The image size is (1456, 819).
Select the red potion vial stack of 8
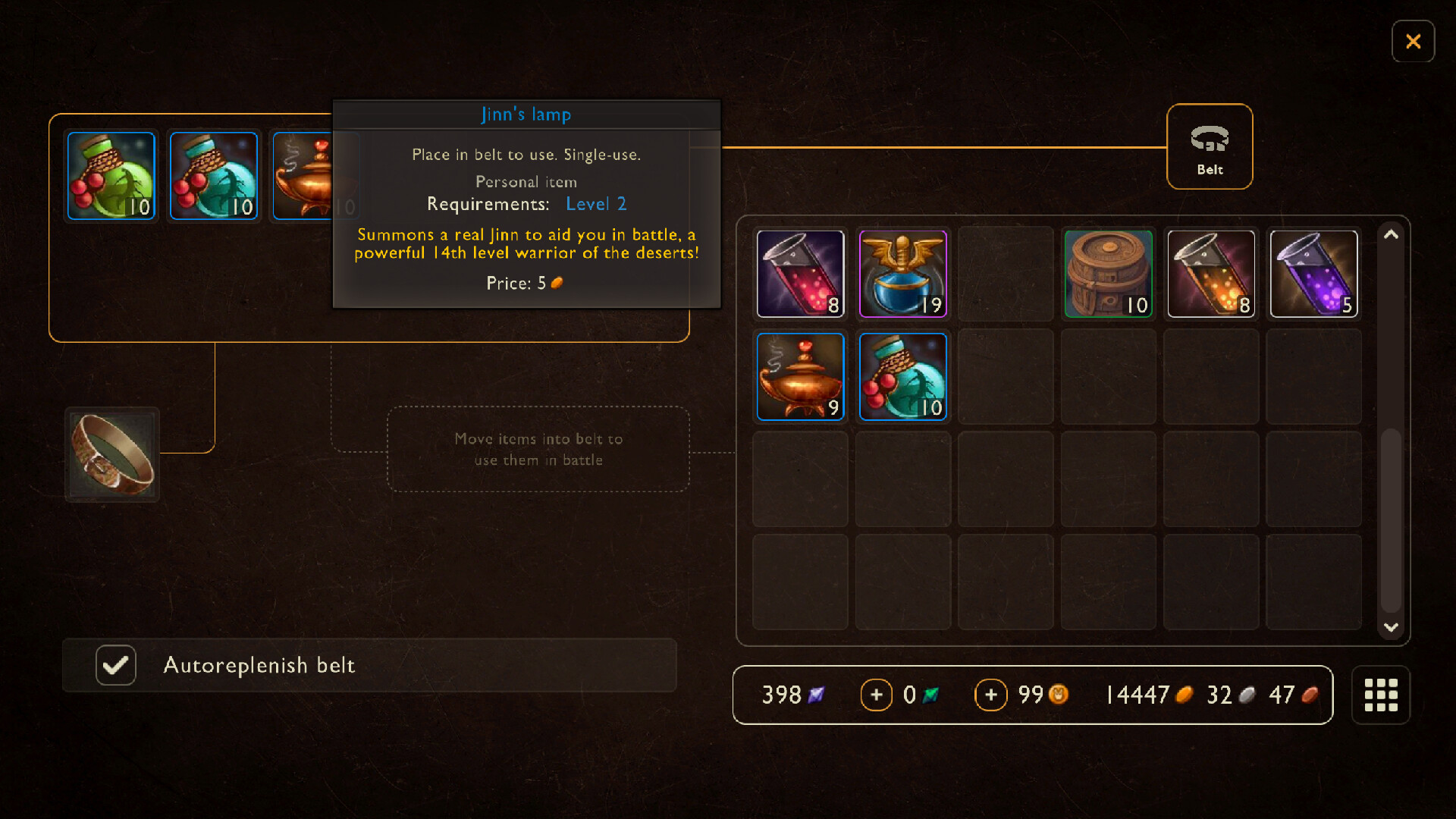[x=800, y=274]
